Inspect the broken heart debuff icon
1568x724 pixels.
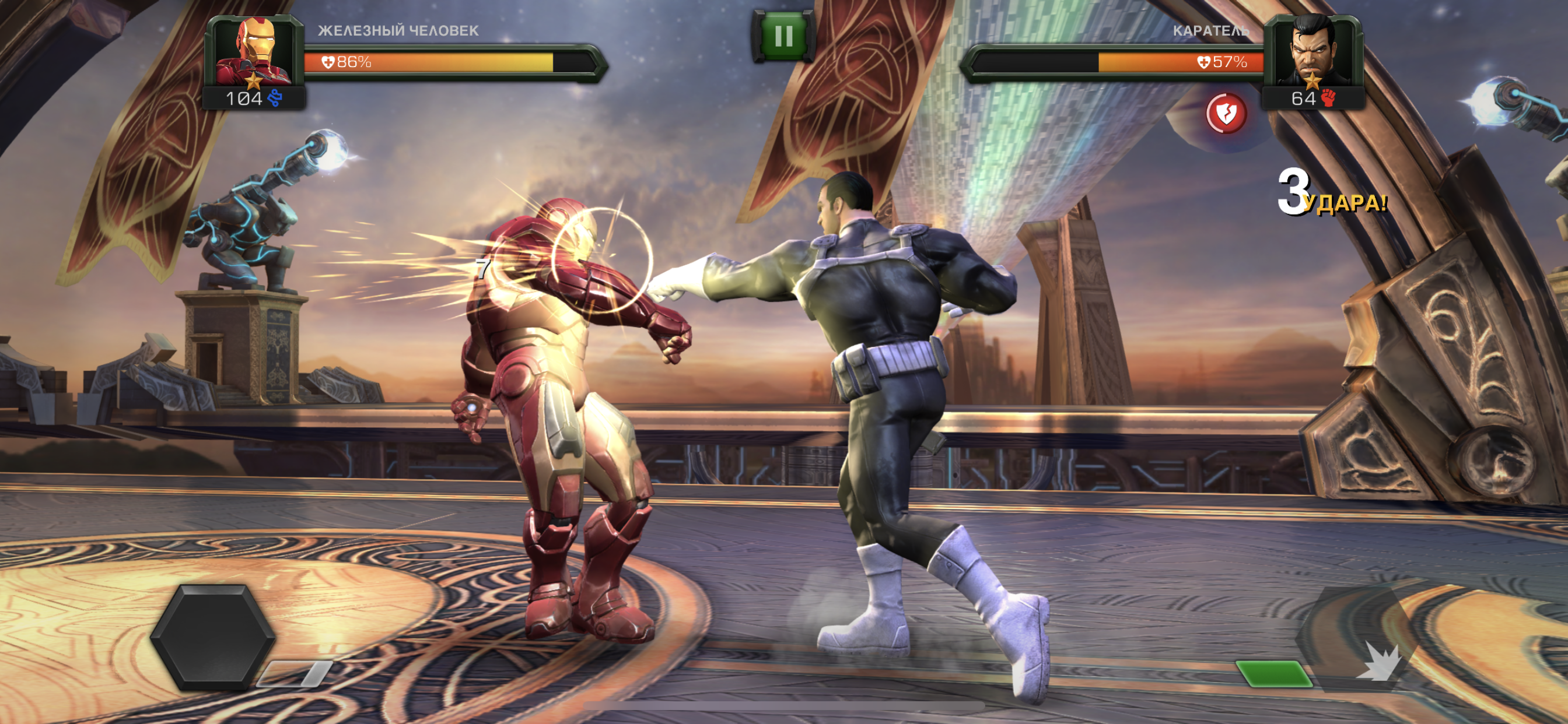(x=1226, y=114)
